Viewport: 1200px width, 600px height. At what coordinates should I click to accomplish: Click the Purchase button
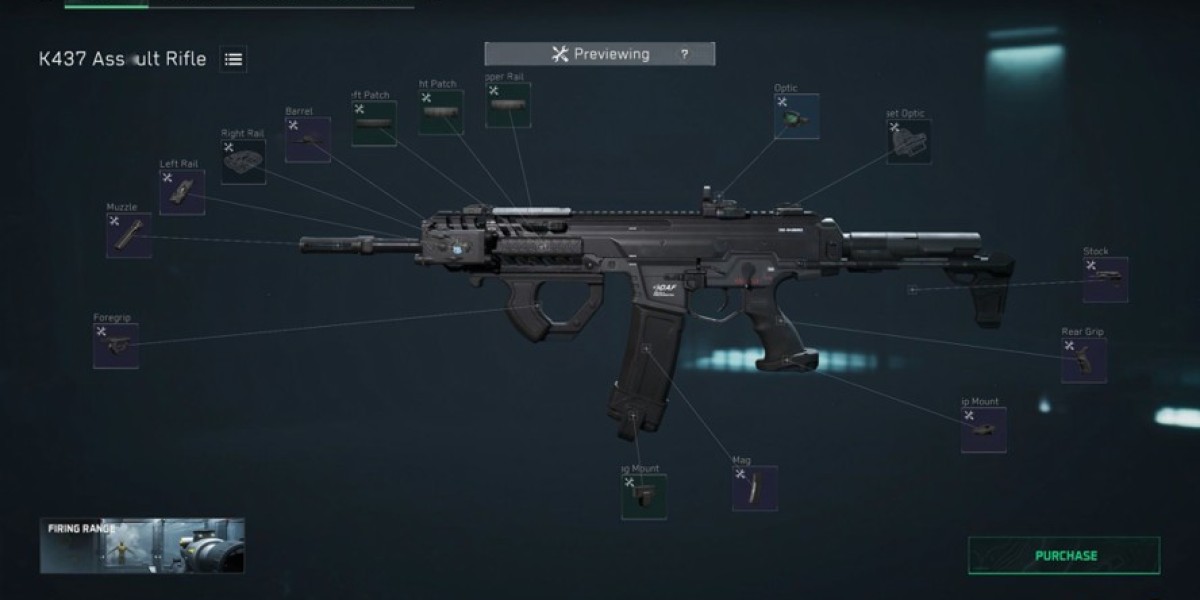(1064, 556)
